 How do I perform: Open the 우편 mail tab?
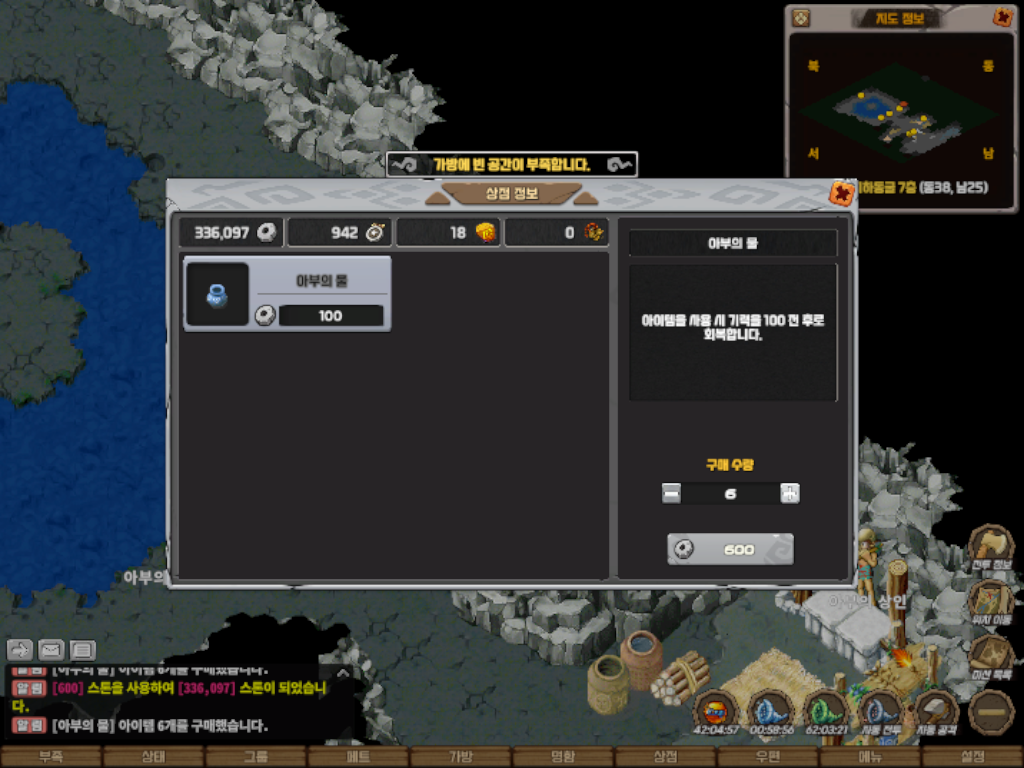[768, 757]
